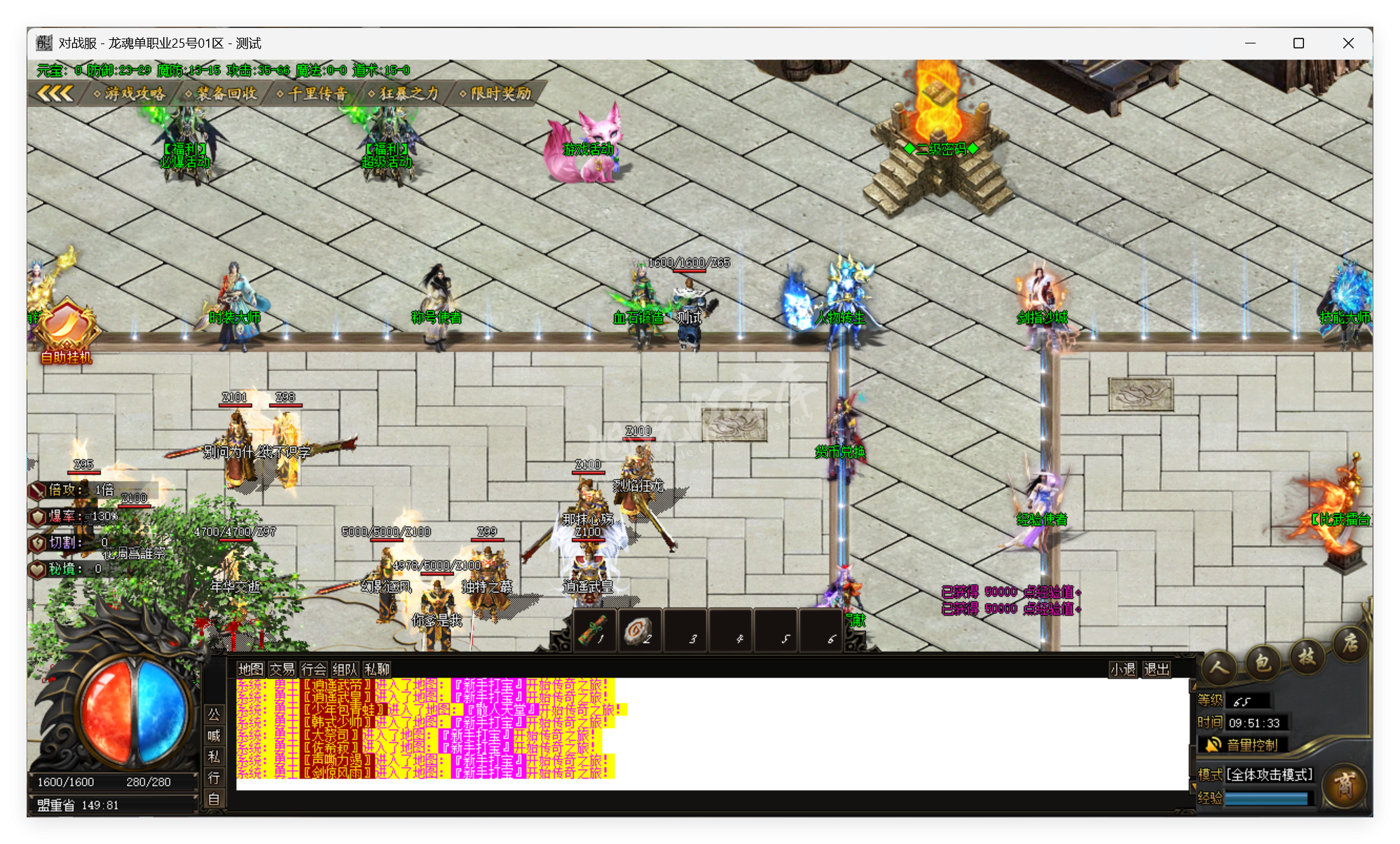Click the 秘境 heart icon
Viewport: 1400px width, 844px height.
click(x=36, y=570)
